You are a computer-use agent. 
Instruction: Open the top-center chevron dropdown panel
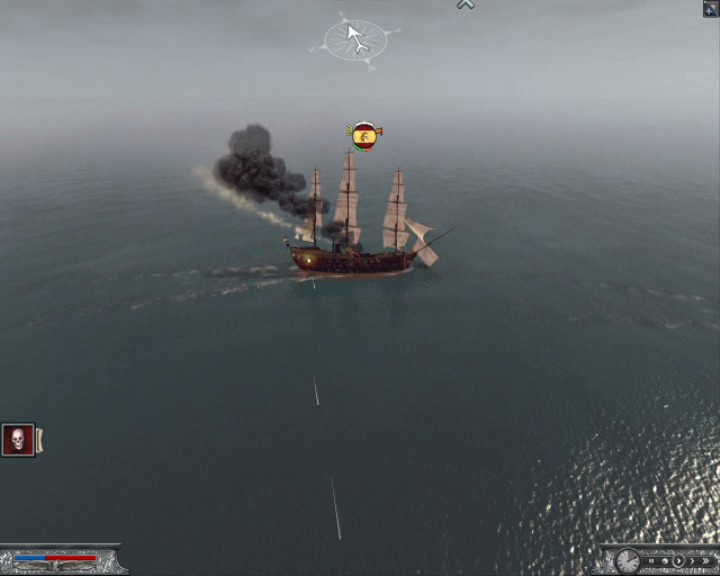click(465, 4)
